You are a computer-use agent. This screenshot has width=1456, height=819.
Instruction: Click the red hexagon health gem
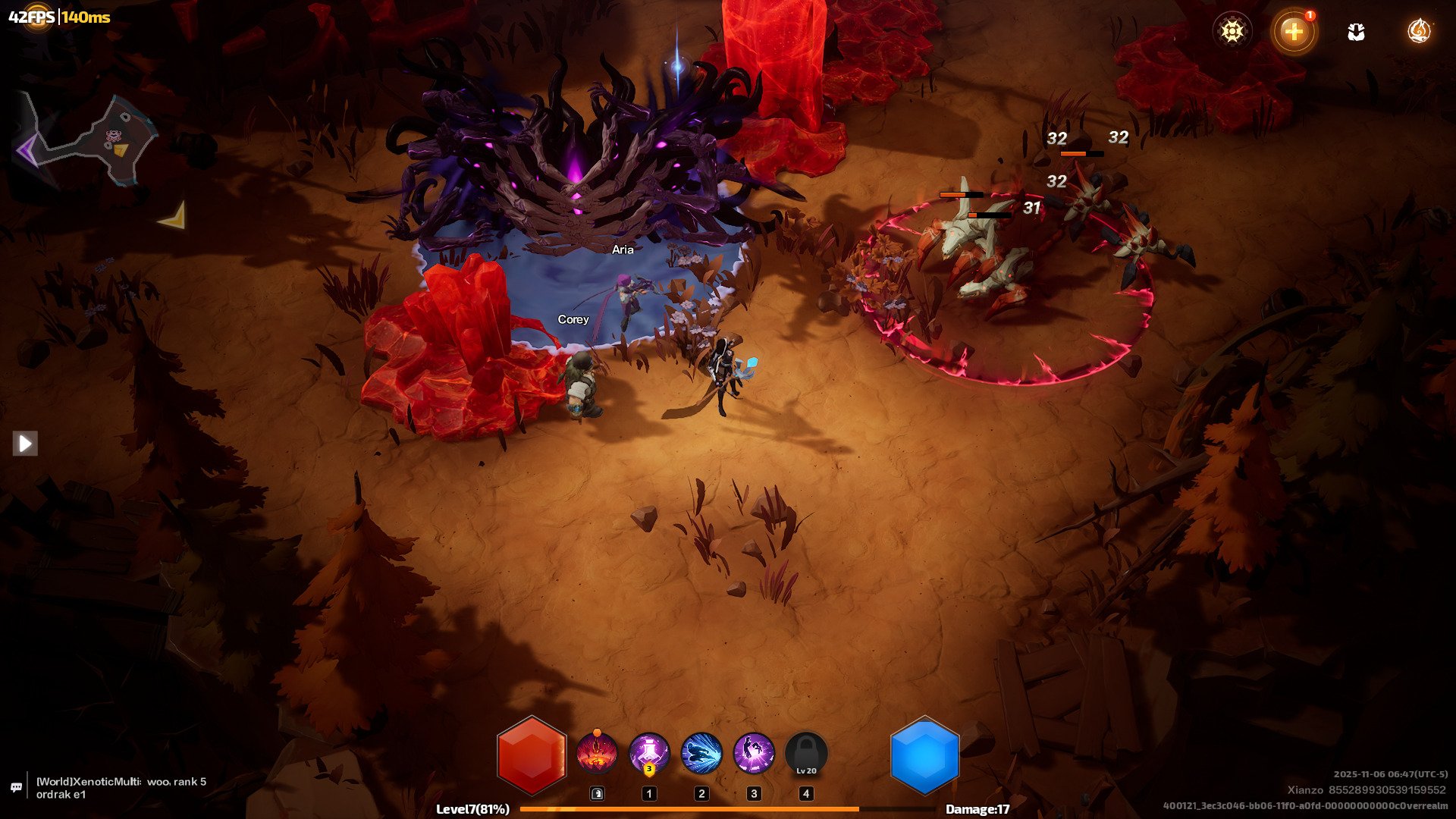coord(532,756)
